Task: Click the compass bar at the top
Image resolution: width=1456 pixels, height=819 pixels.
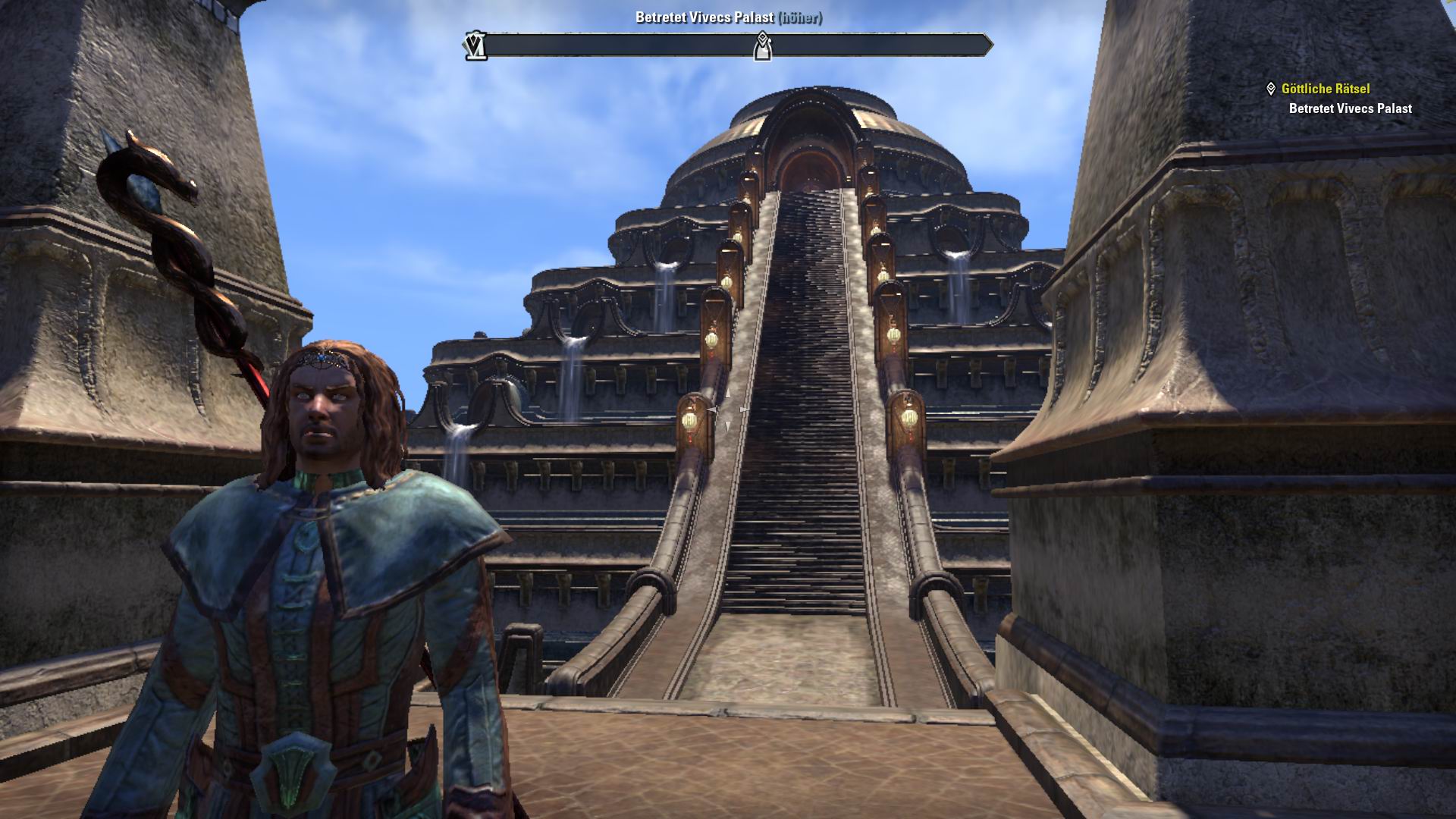Action: click(728, 43)
